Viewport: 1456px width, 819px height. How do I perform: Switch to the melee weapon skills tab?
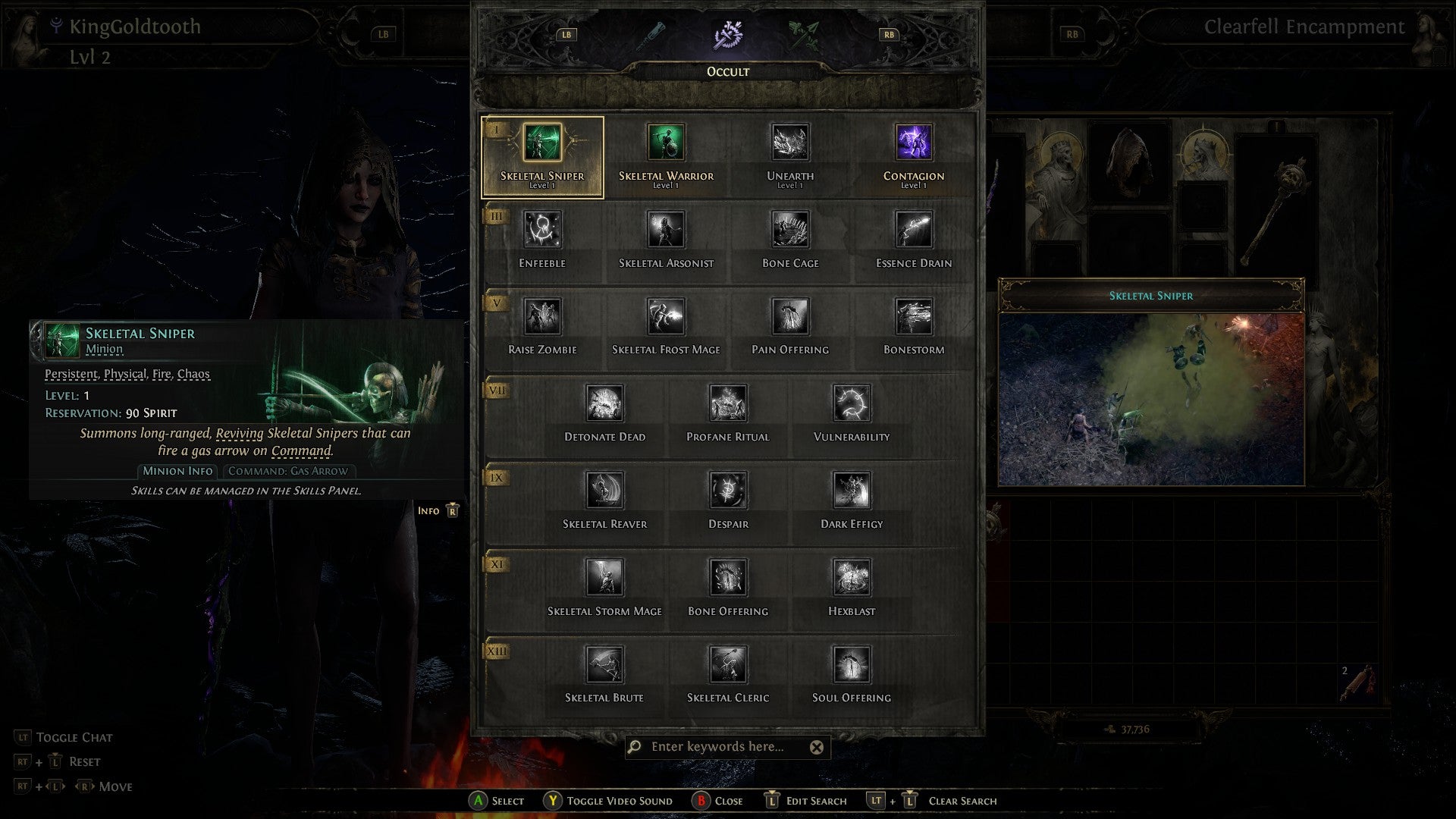click(652, 34)
